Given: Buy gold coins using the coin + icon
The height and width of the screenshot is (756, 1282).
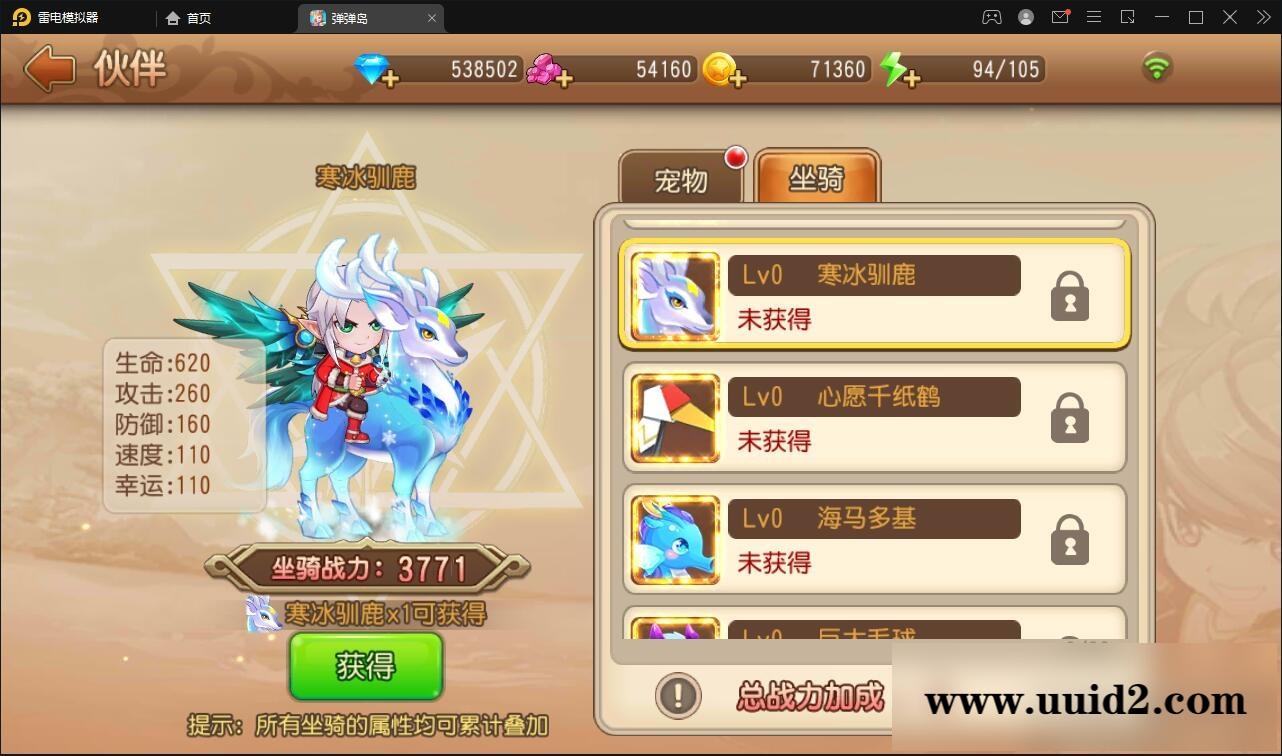Looking at the screenshot, I should pyautogui.click(x=740, y=78).
